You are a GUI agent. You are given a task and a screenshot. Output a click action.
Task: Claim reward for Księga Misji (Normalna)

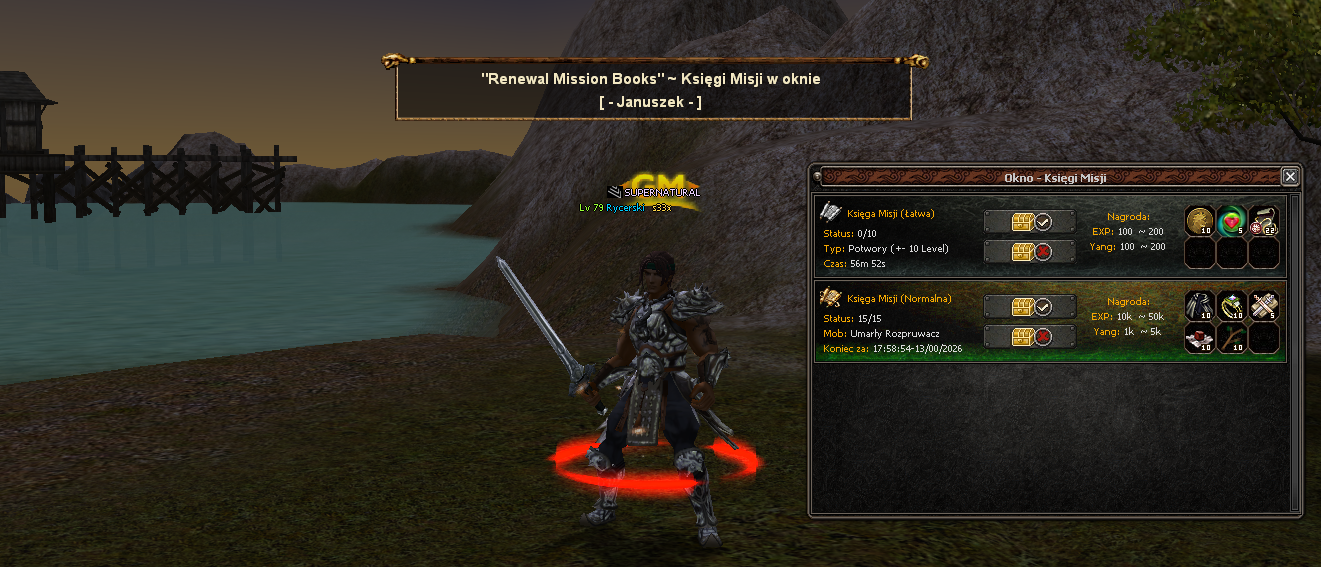1029,306
